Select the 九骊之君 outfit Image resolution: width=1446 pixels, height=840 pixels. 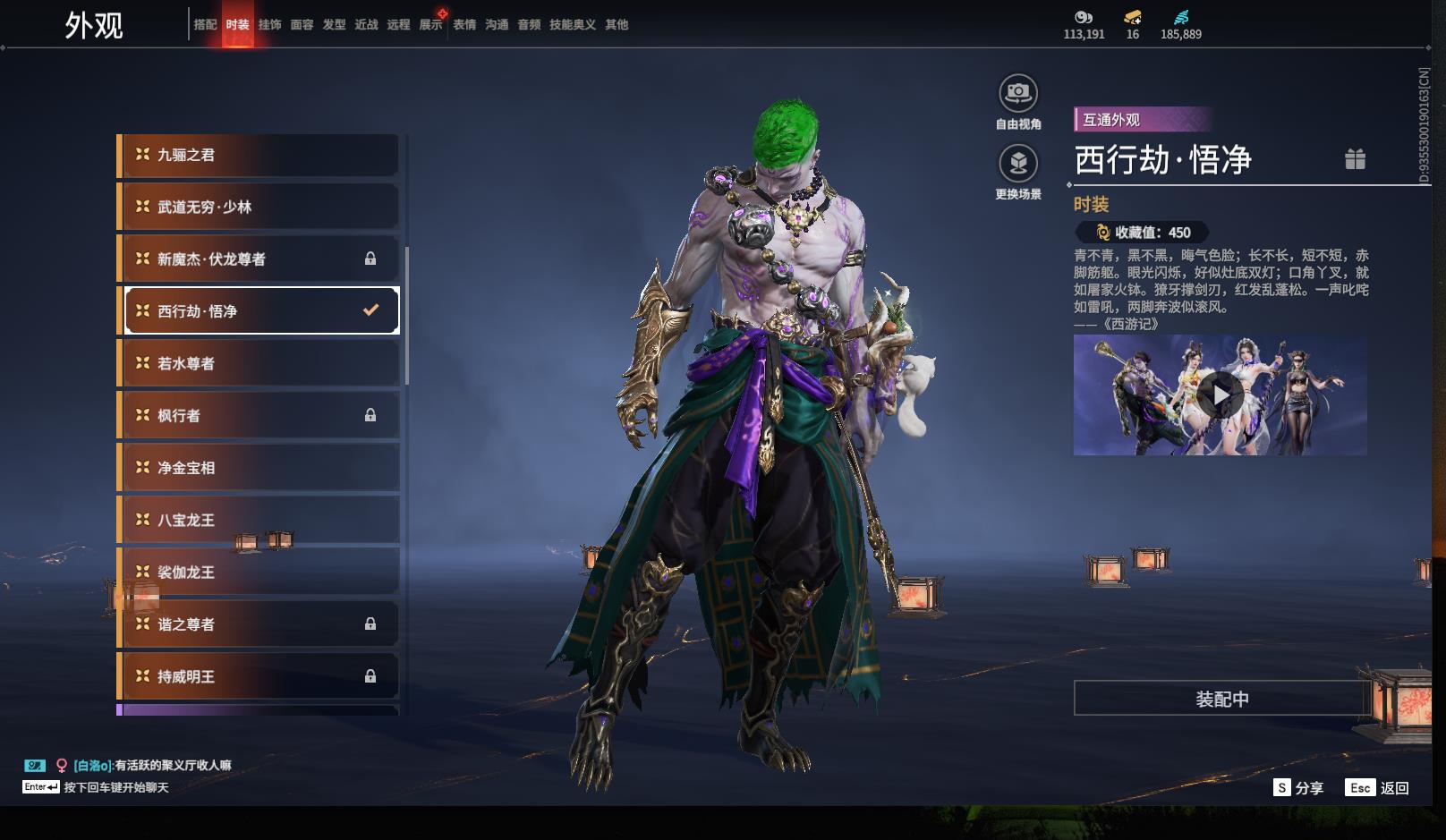click(259, 155)
